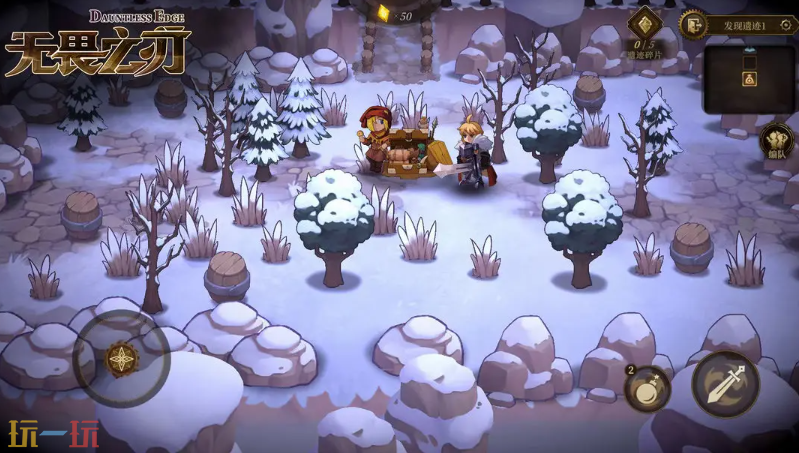
Task: Use the bomb item
Action: point(647,389)
